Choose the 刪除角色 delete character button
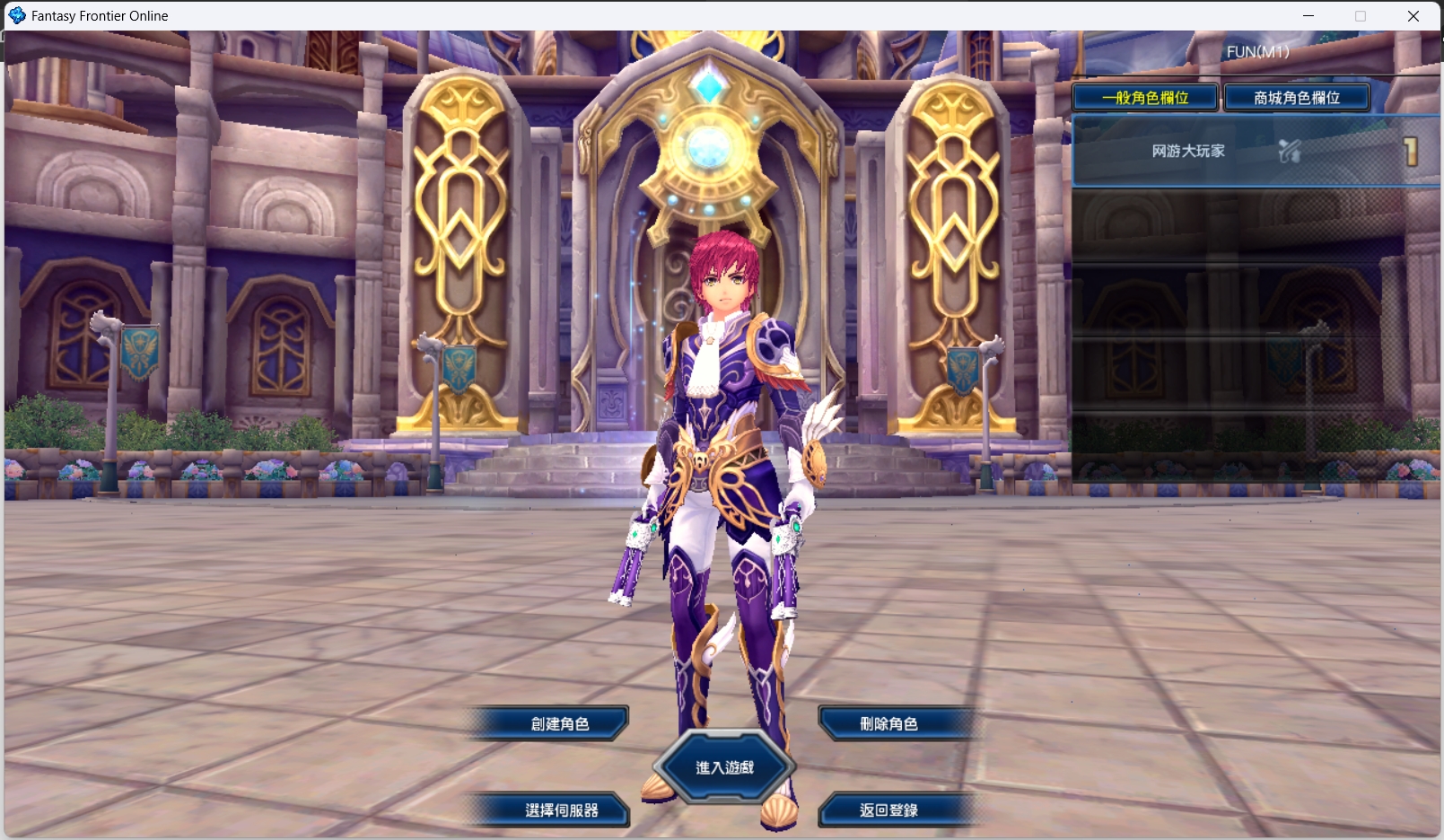Viewport: 1444px width, 840px height. click(x=888, y=723)
